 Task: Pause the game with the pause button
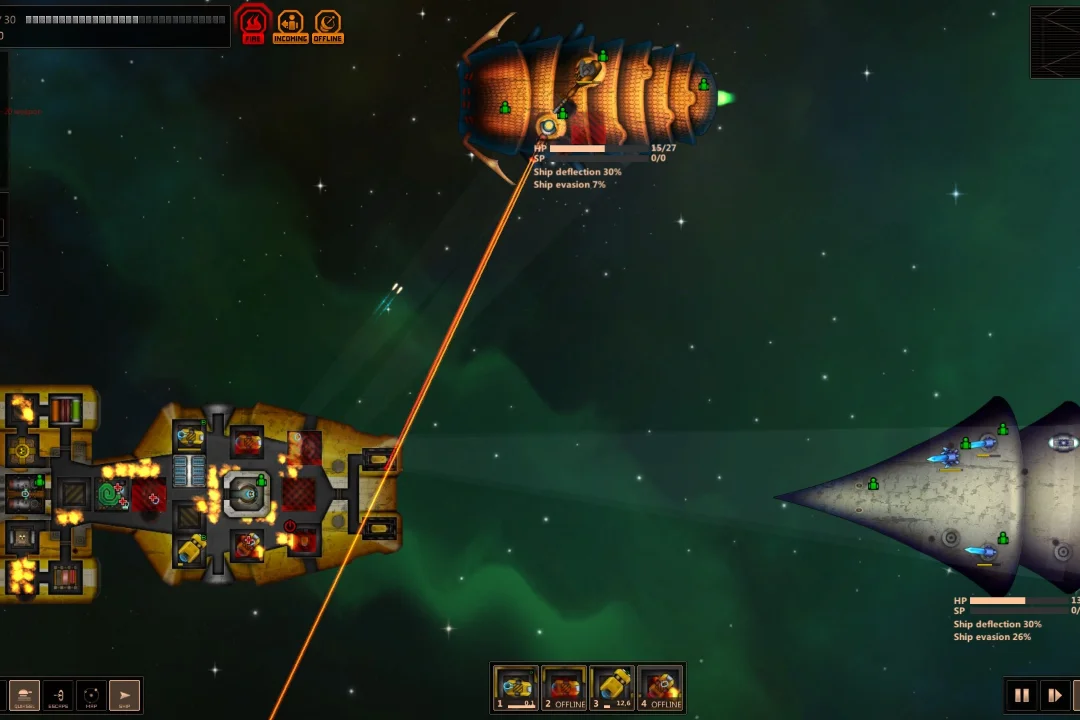point(1021,695)
